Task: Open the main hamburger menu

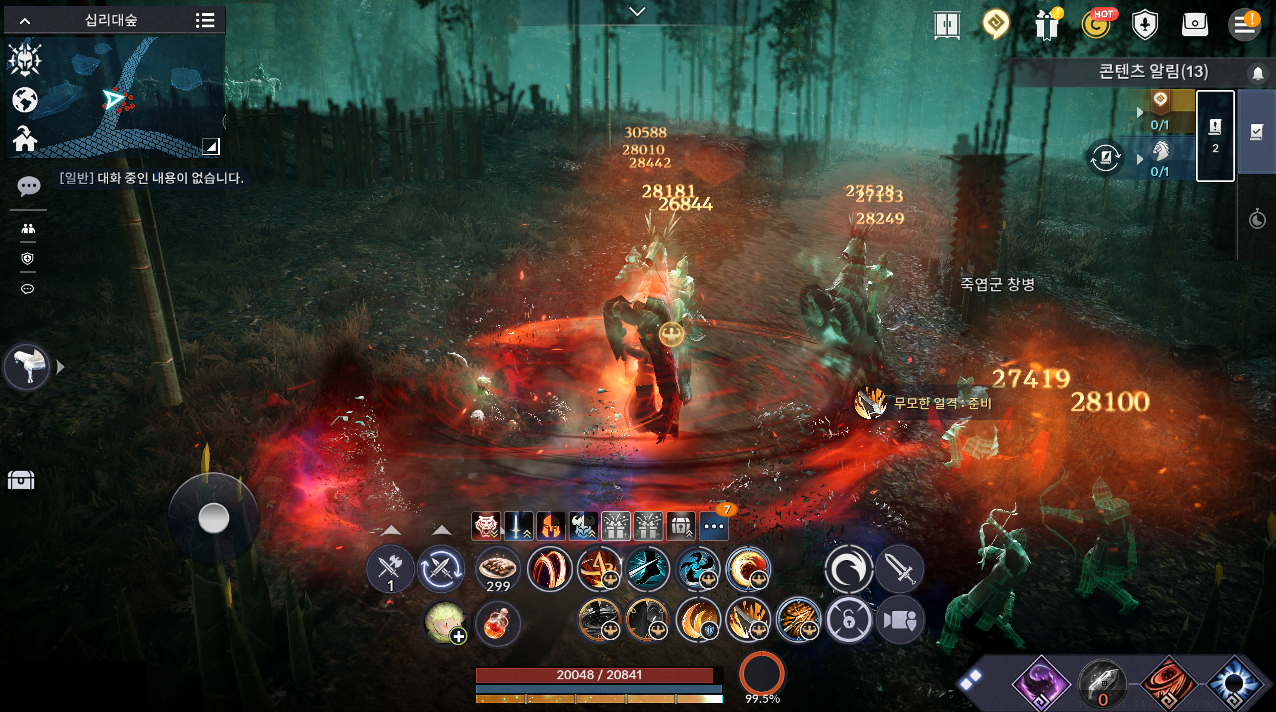Action: coord(1244,25)
